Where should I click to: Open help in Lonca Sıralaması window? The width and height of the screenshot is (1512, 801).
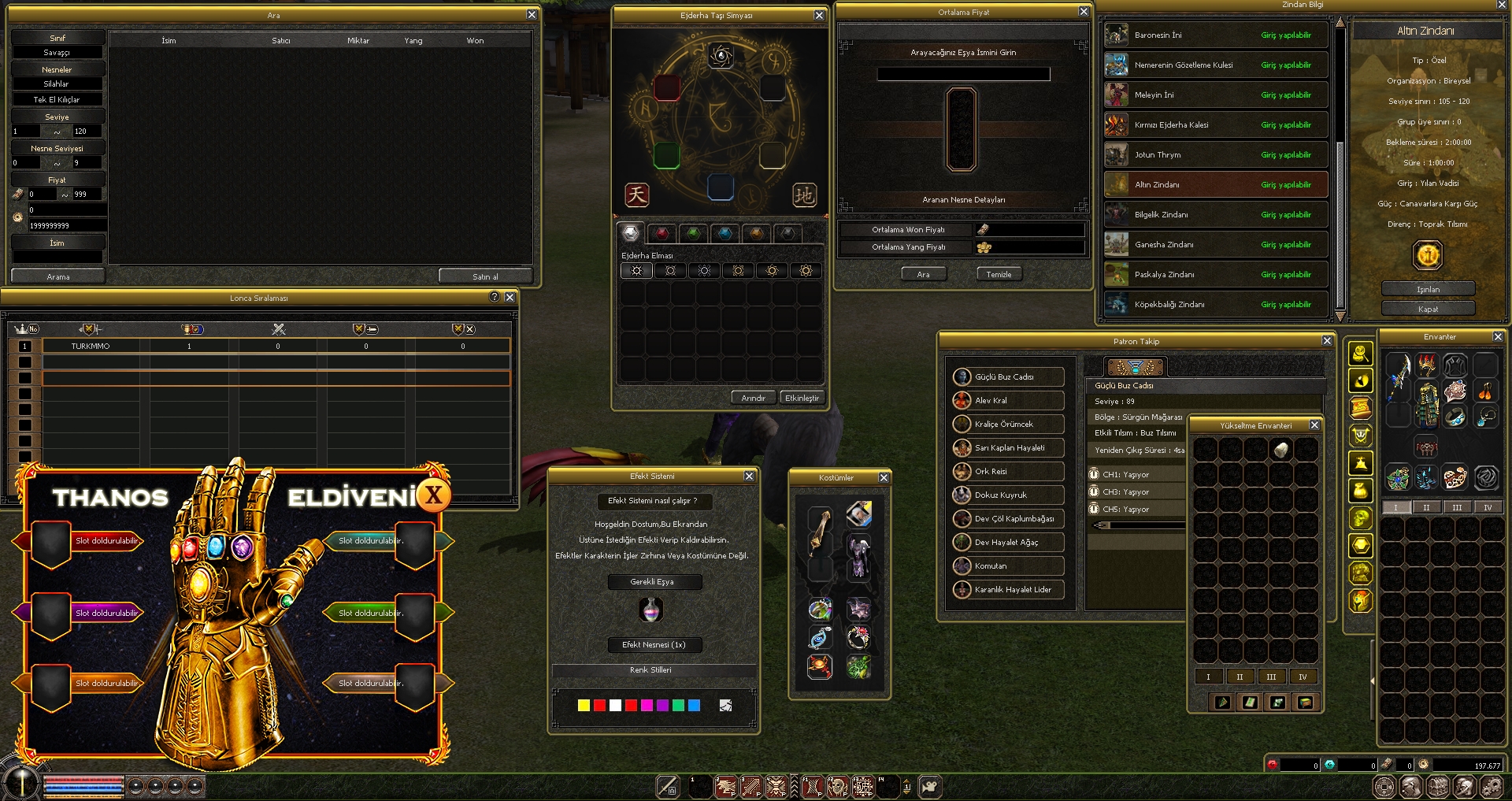point(494,297)
